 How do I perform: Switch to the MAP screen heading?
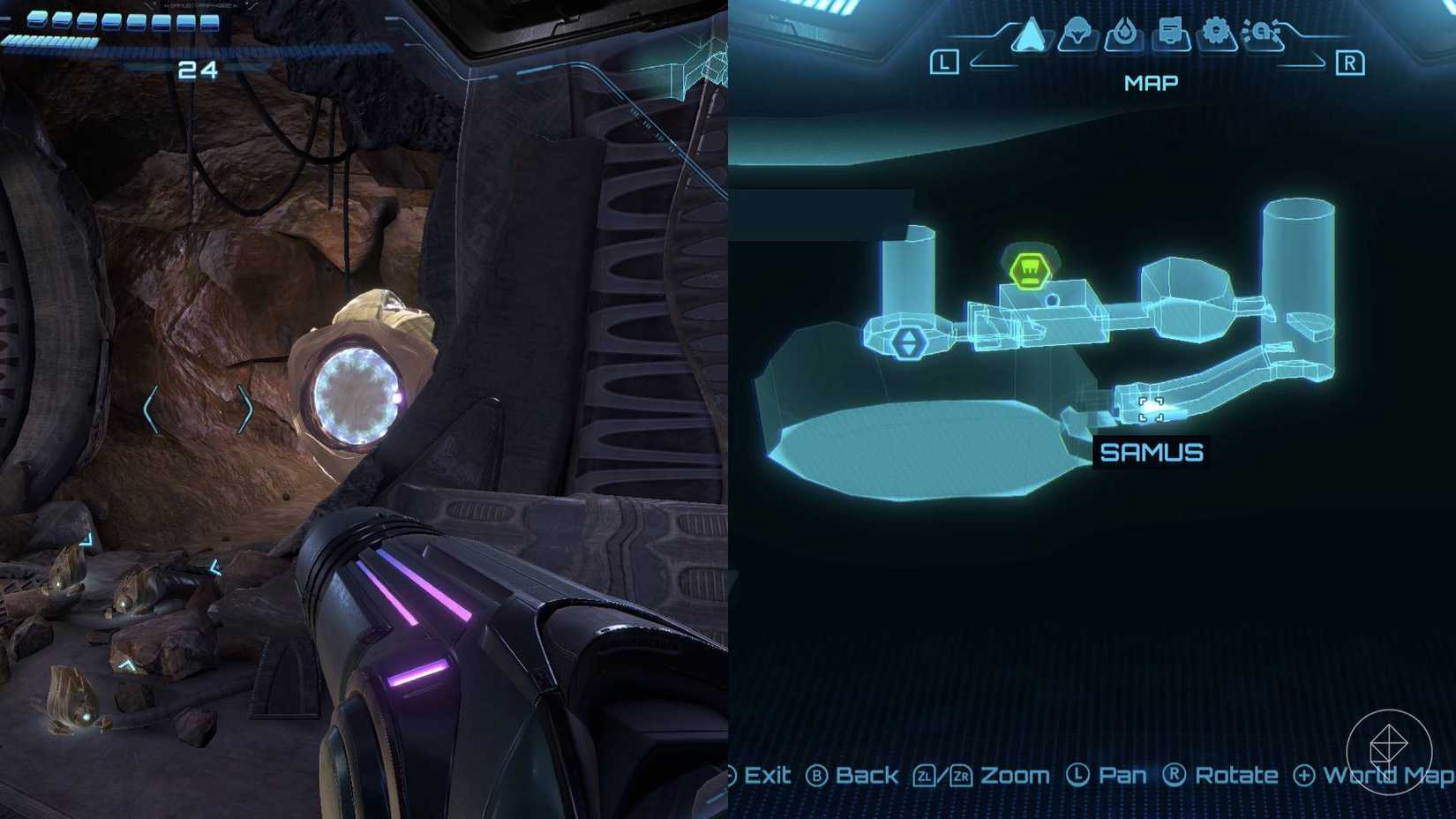point(1152,81)
